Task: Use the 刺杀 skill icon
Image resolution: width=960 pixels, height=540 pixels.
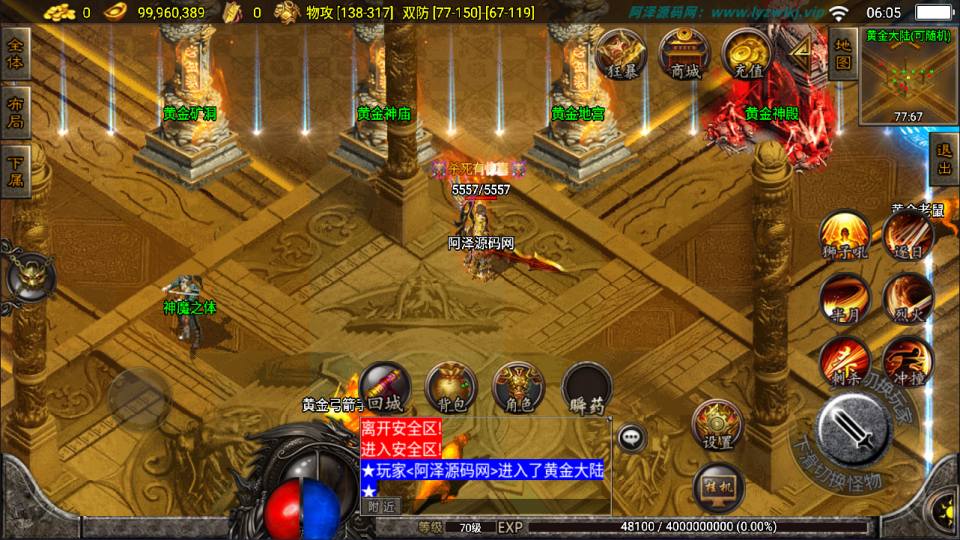Action: (843, 360)
